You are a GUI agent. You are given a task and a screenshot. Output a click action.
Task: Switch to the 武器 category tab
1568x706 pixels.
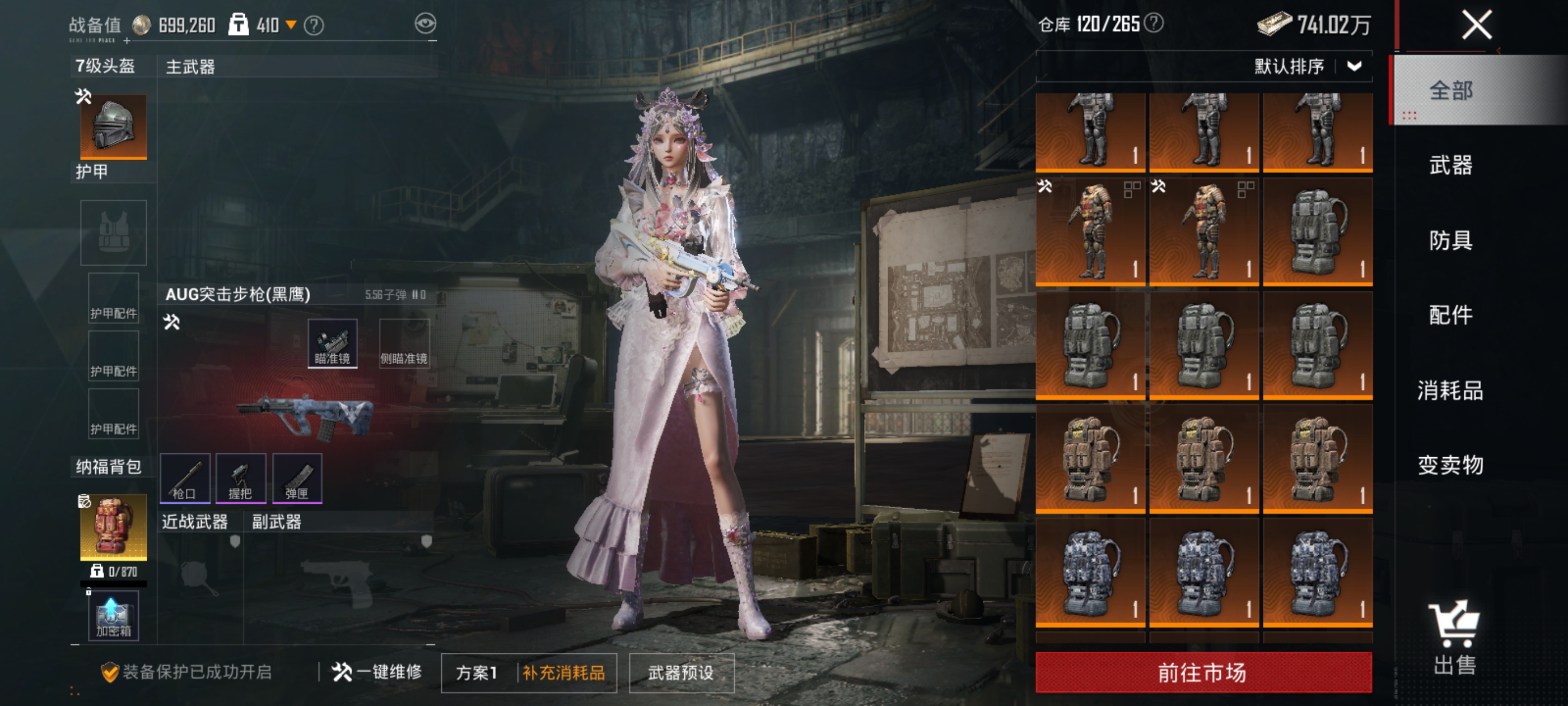pos(1450,165)
